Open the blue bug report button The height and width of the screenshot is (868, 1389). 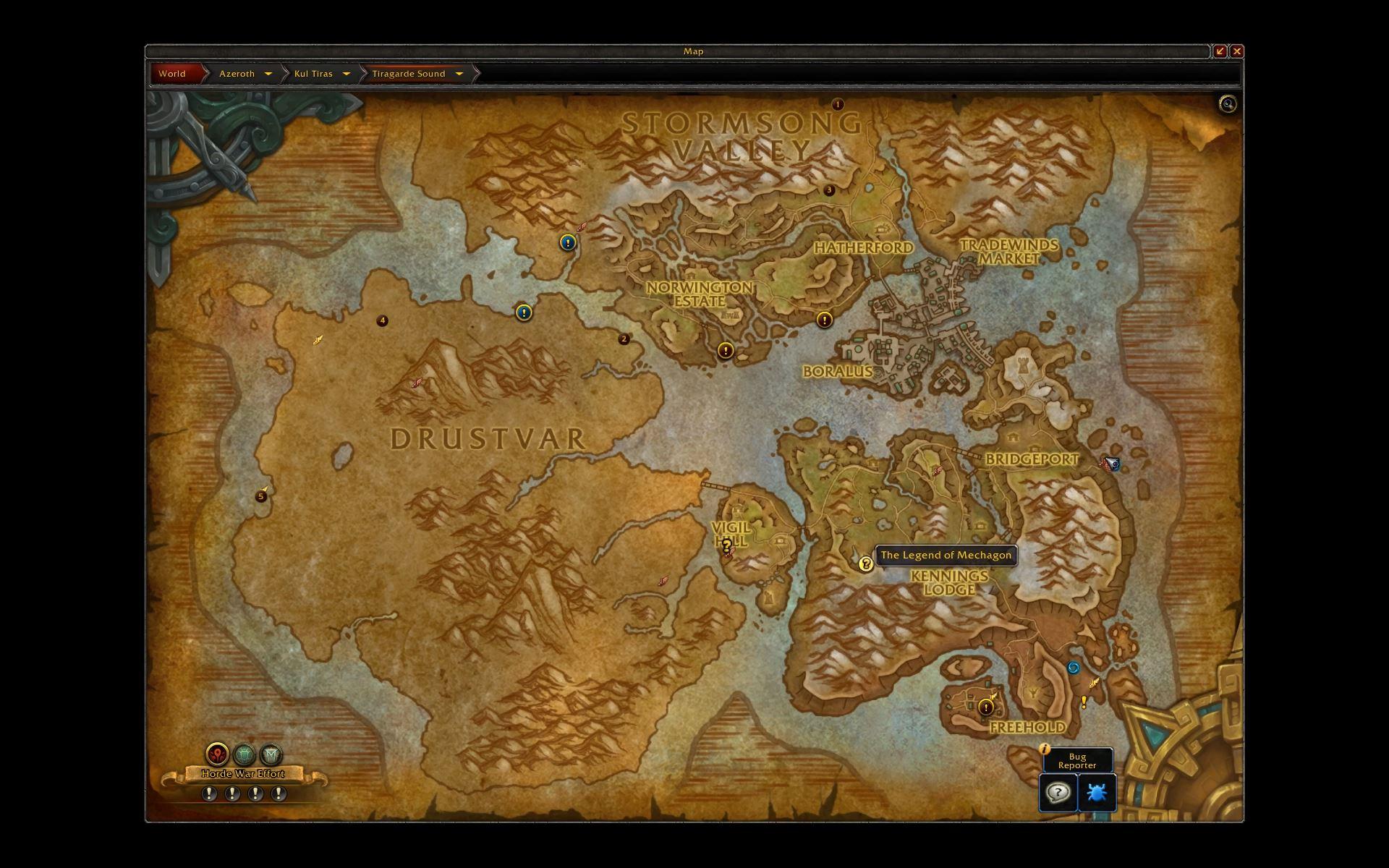1097,793
